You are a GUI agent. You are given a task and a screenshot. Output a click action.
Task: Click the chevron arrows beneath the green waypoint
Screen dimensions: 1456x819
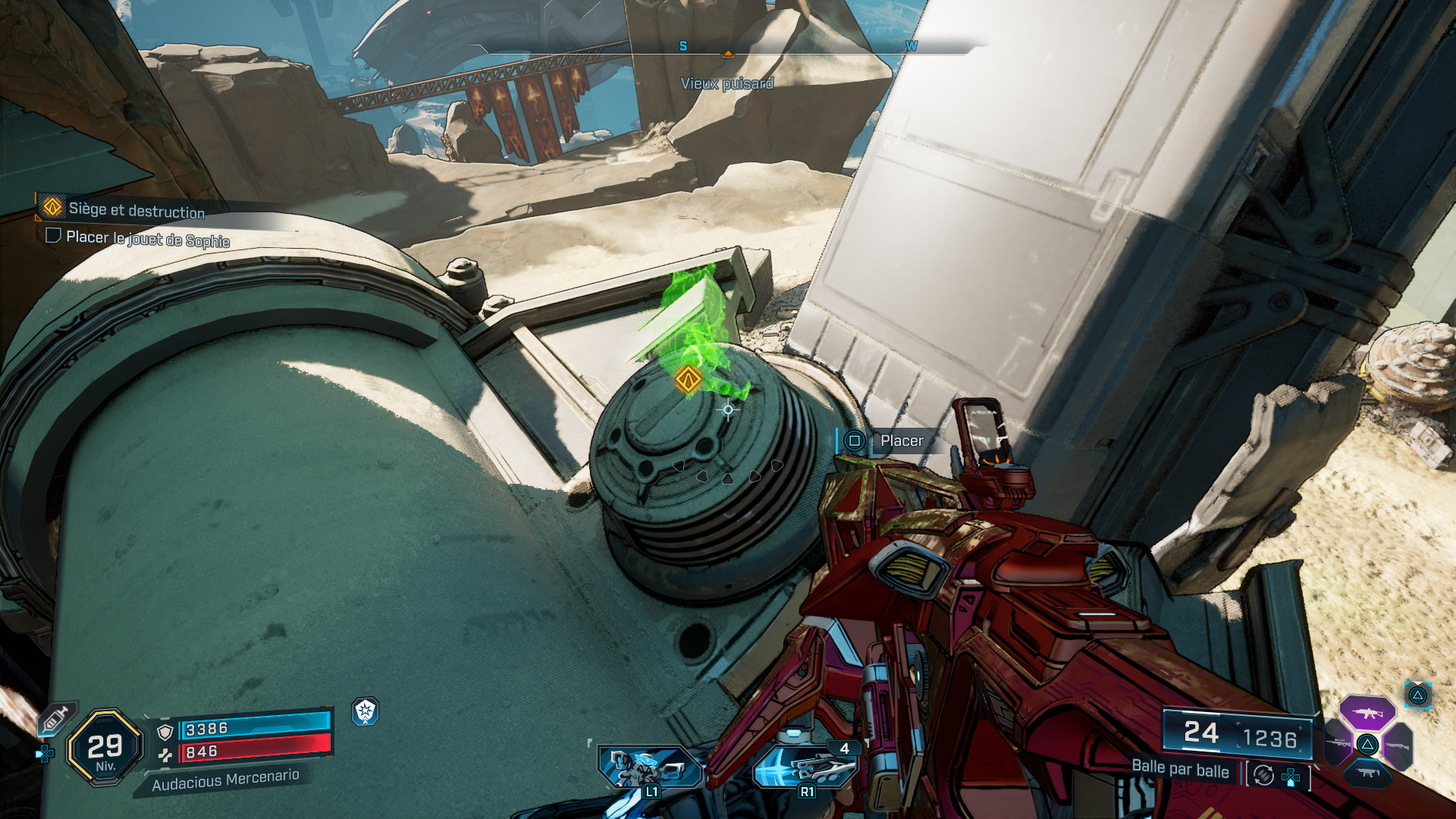(726, 470)
